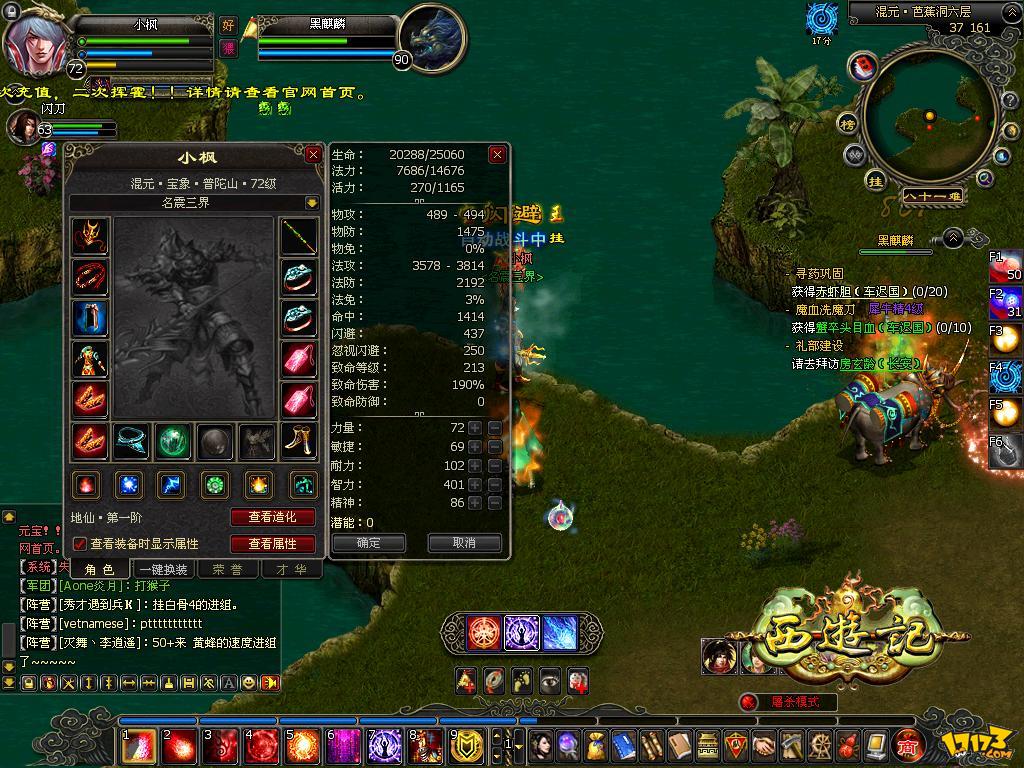This screenshot has height=768, width=1024.
Task: Open the 名震三界 title dropdown
Action: [312, 202]
